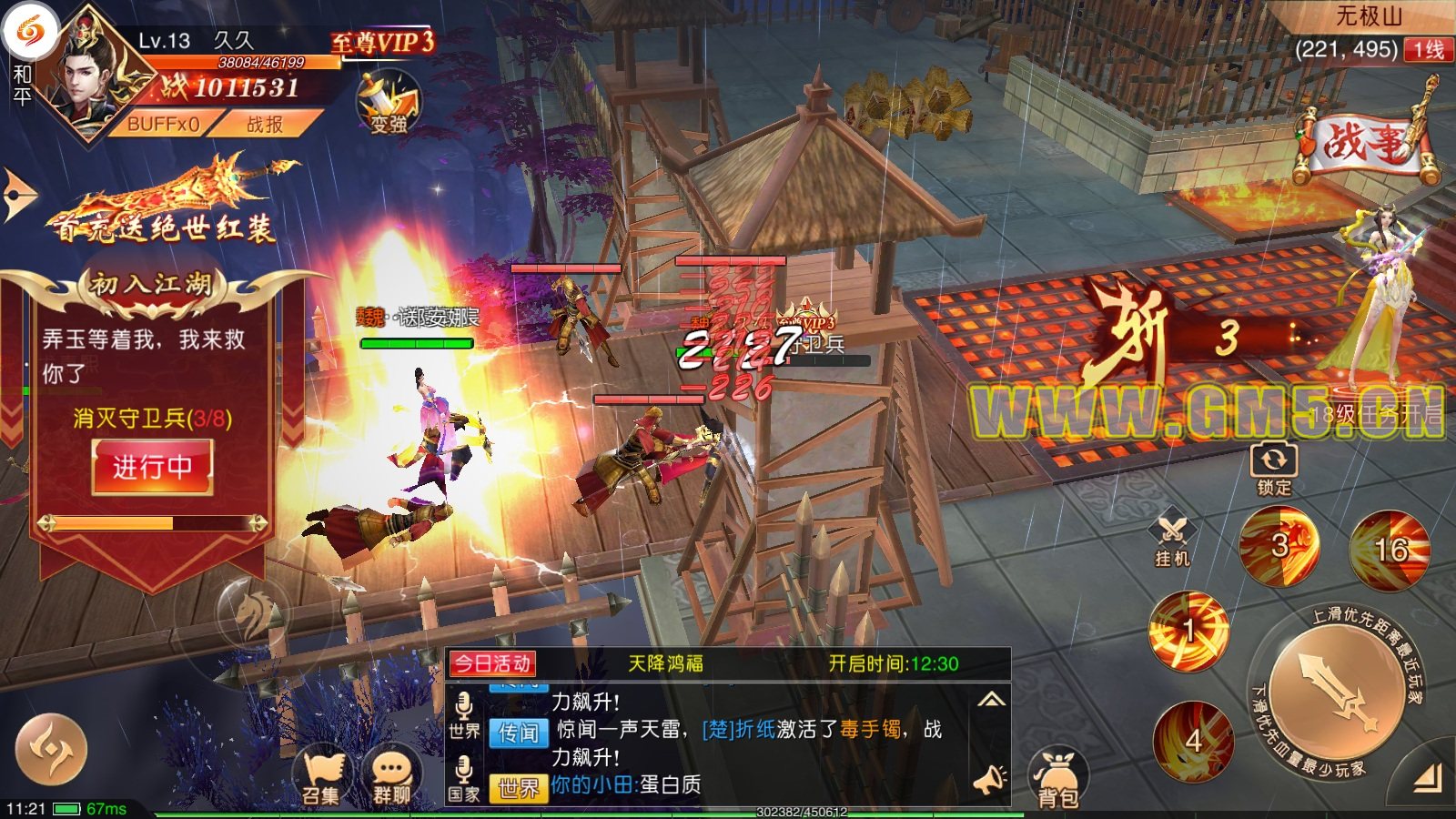This screenshot has width=1456, height=819.
Task: Activate the skill numbered 4
Action: [1193, 740]
